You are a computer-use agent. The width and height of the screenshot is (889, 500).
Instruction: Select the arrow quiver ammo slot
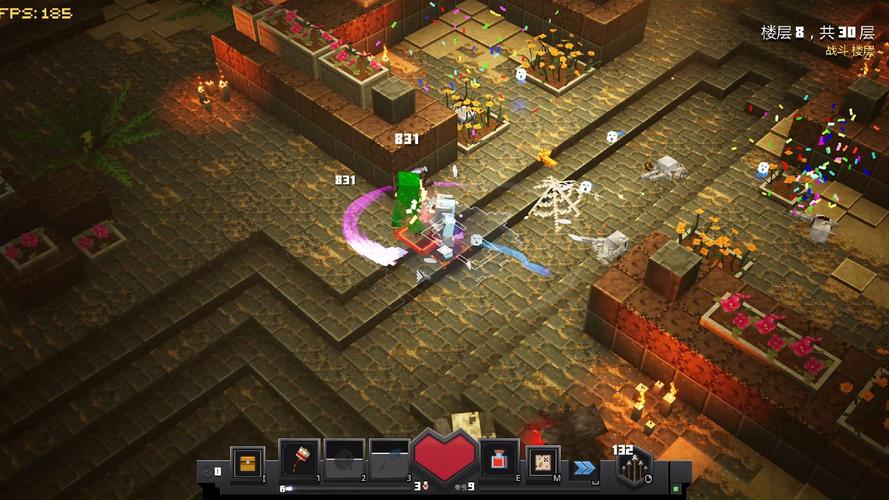click(x=632, y=466)
